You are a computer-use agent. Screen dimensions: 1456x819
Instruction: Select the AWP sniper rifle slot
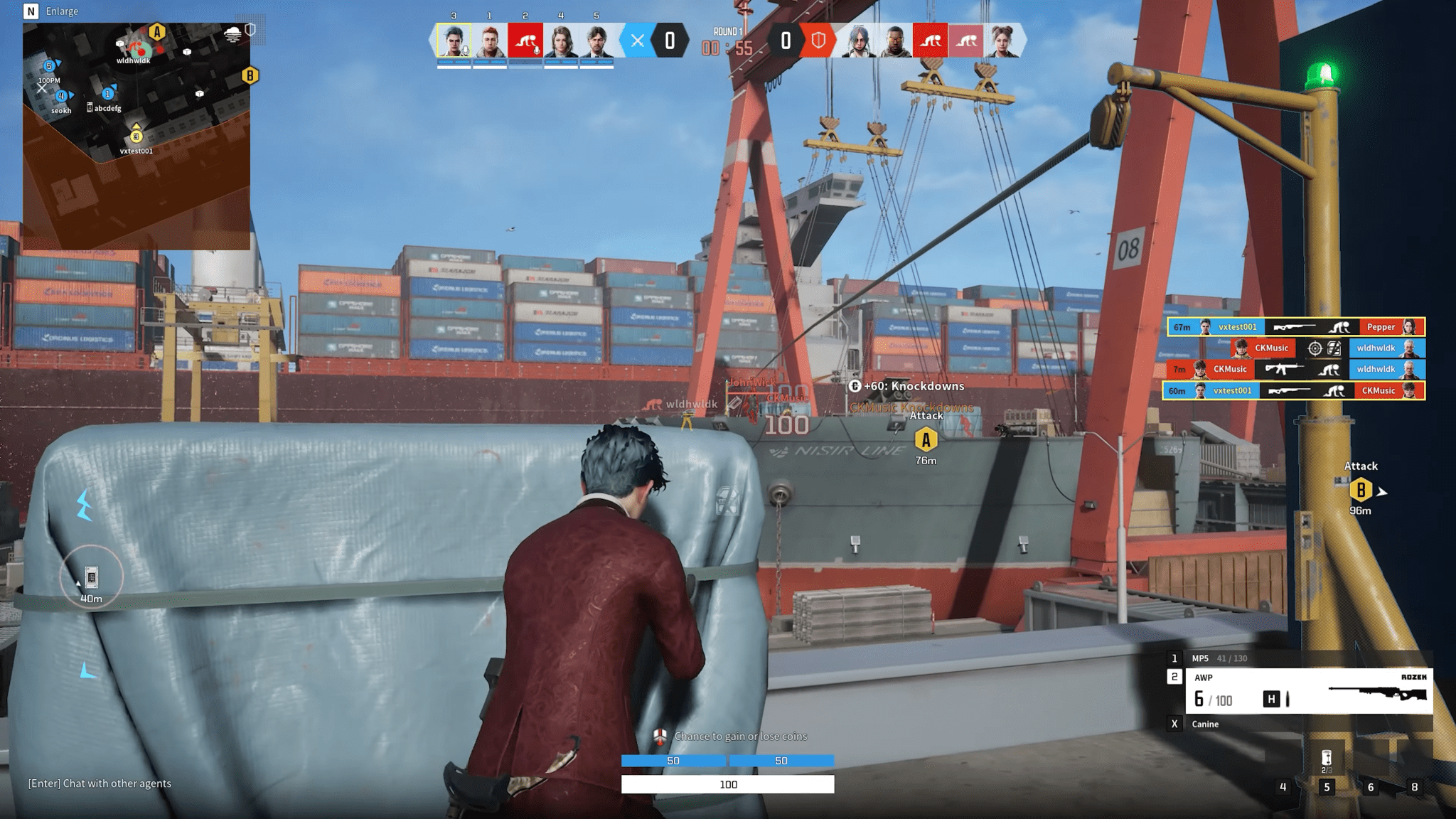[x=1307, y=690]
